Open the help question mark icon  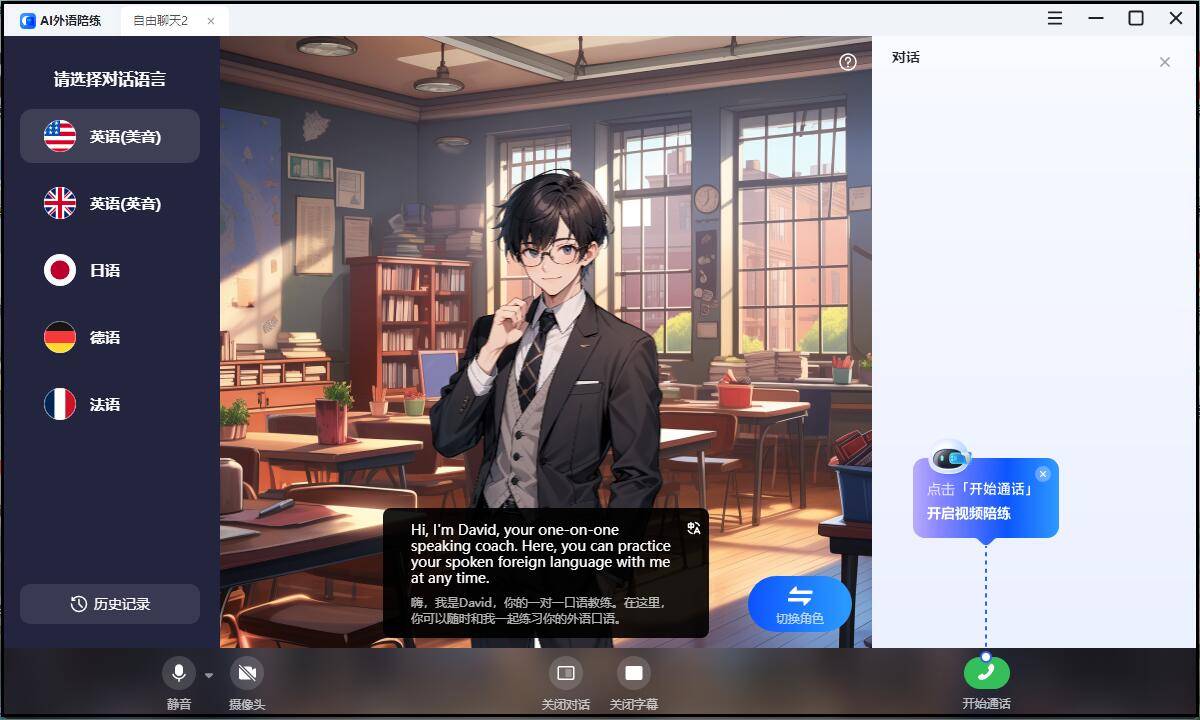point(848,62)
